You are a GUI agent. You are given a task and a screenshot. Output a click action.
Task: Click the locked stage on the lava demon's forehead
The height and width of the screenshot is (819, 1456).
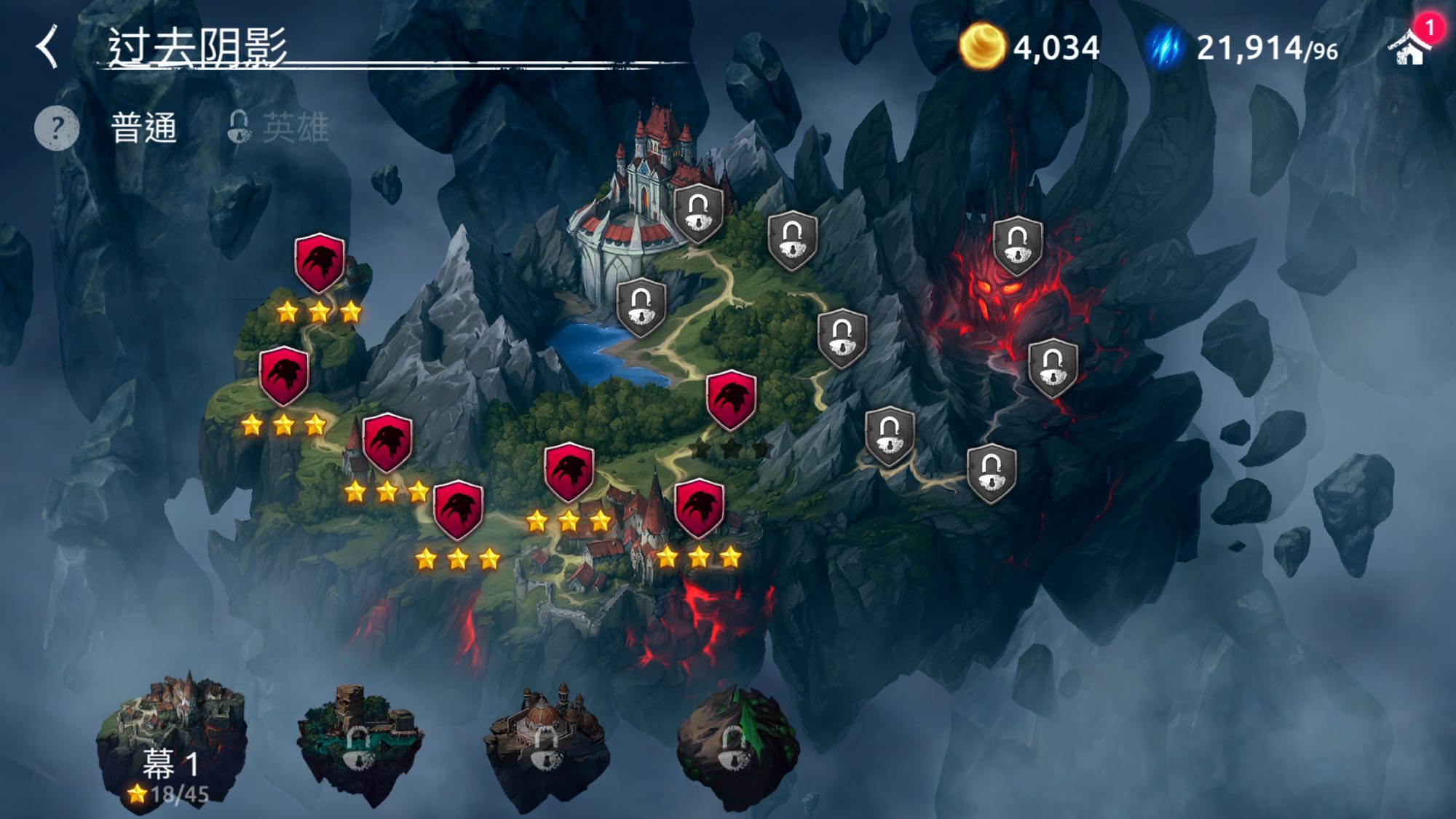click(1017, 245)
